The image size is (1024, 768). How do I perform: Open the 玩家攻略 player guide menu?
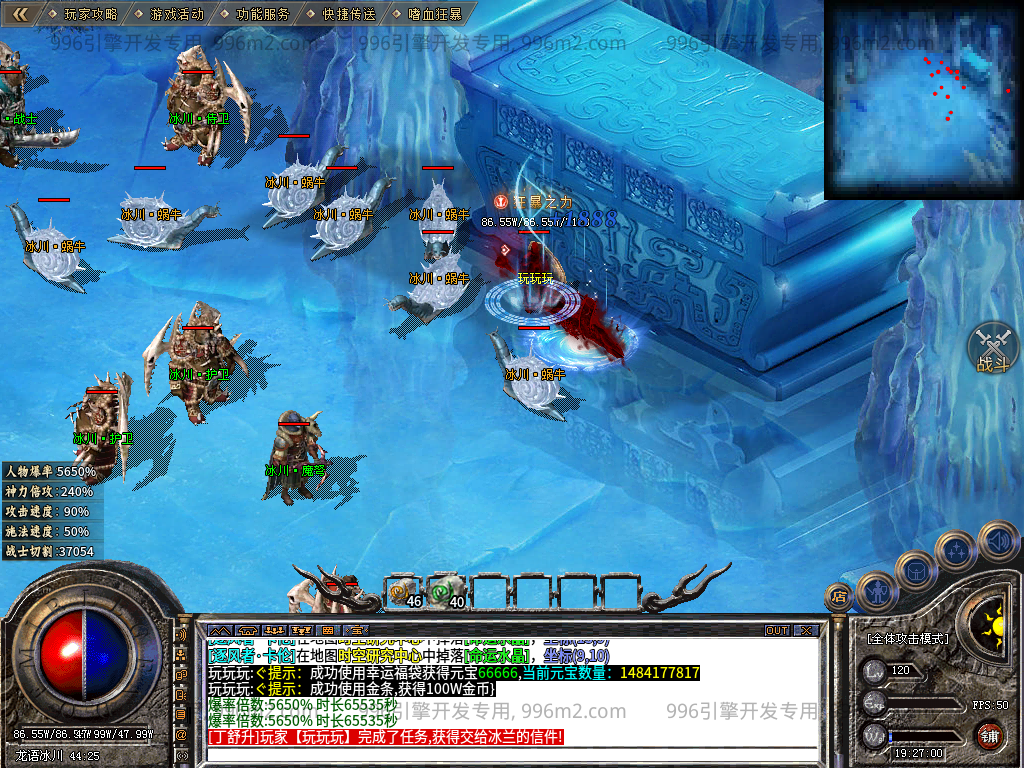90,14
